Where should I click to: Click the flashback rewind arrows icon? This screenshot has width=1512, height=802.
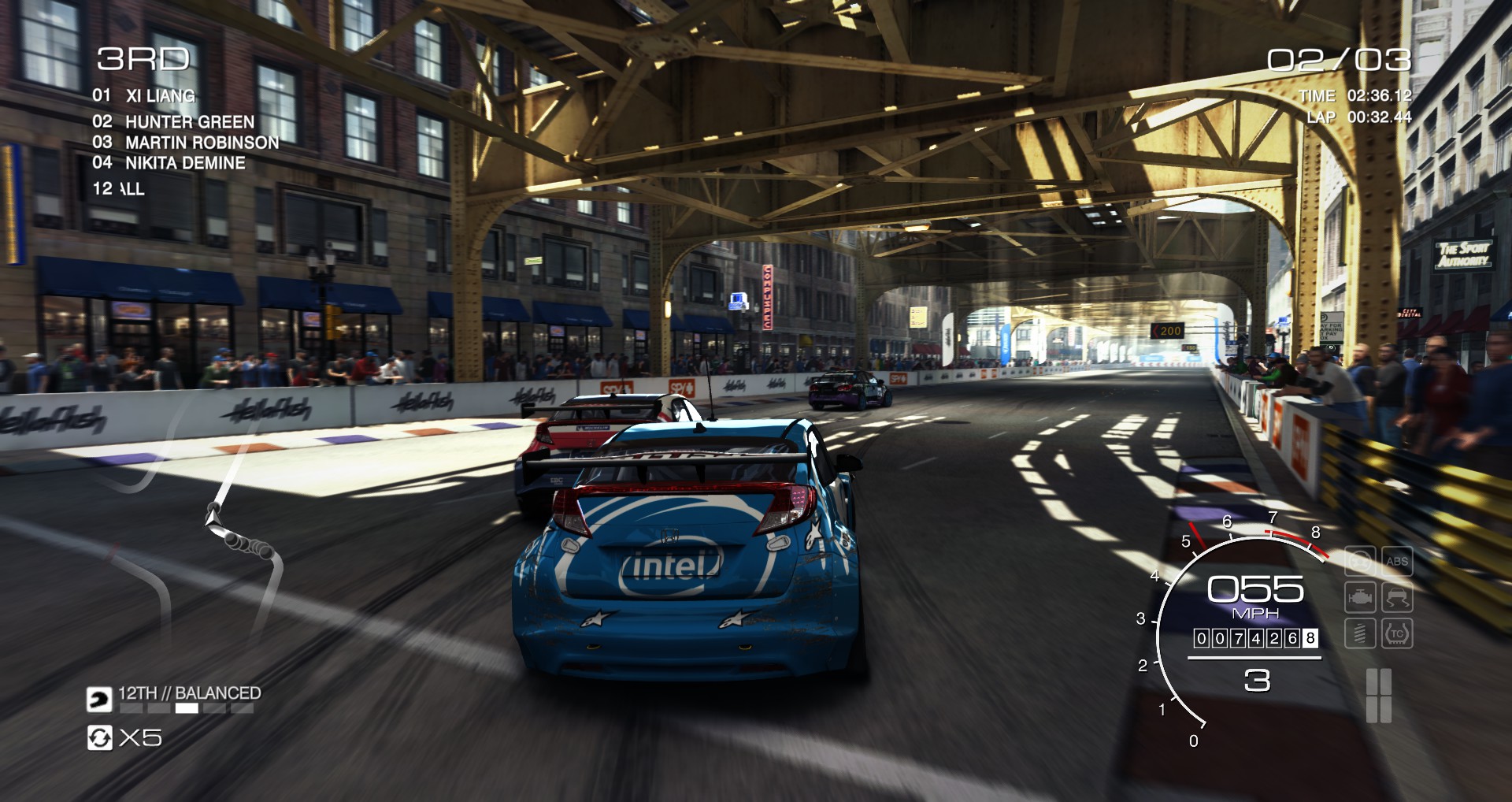click(x=99, y=737)
